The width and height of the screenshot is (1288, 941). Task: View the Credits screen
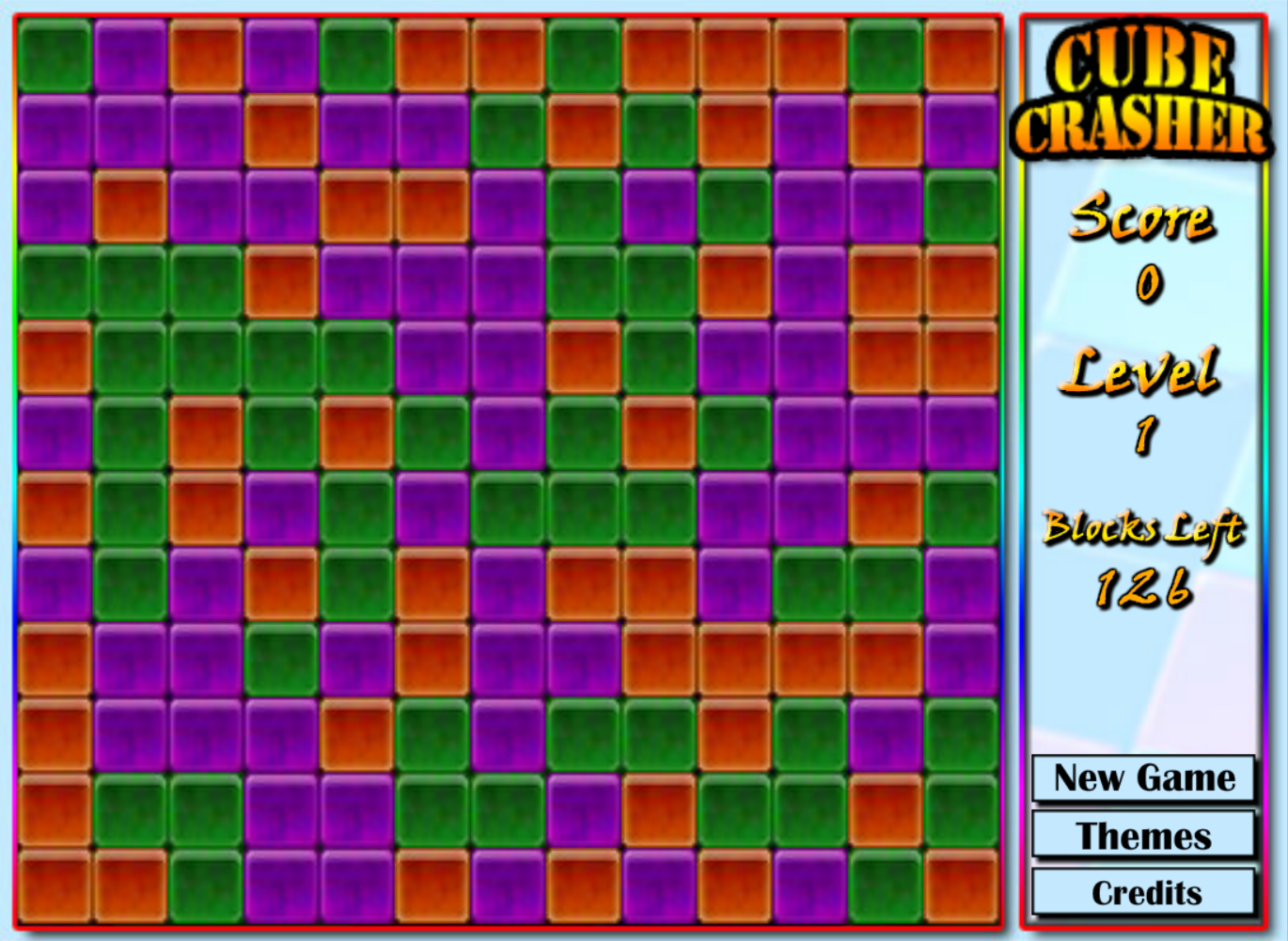click(1145, 892)
